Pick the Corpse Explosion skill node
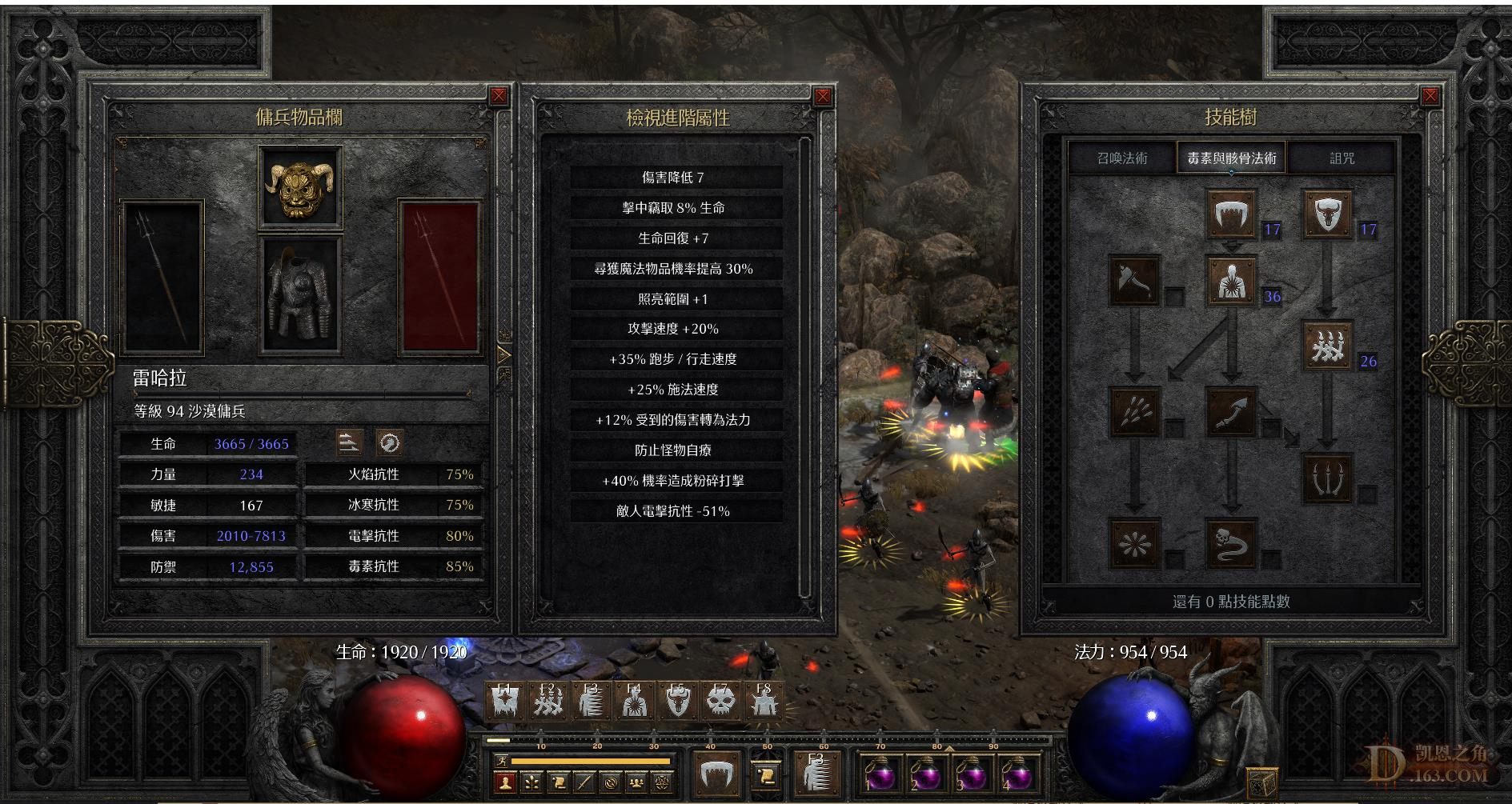 point(1231,281)
